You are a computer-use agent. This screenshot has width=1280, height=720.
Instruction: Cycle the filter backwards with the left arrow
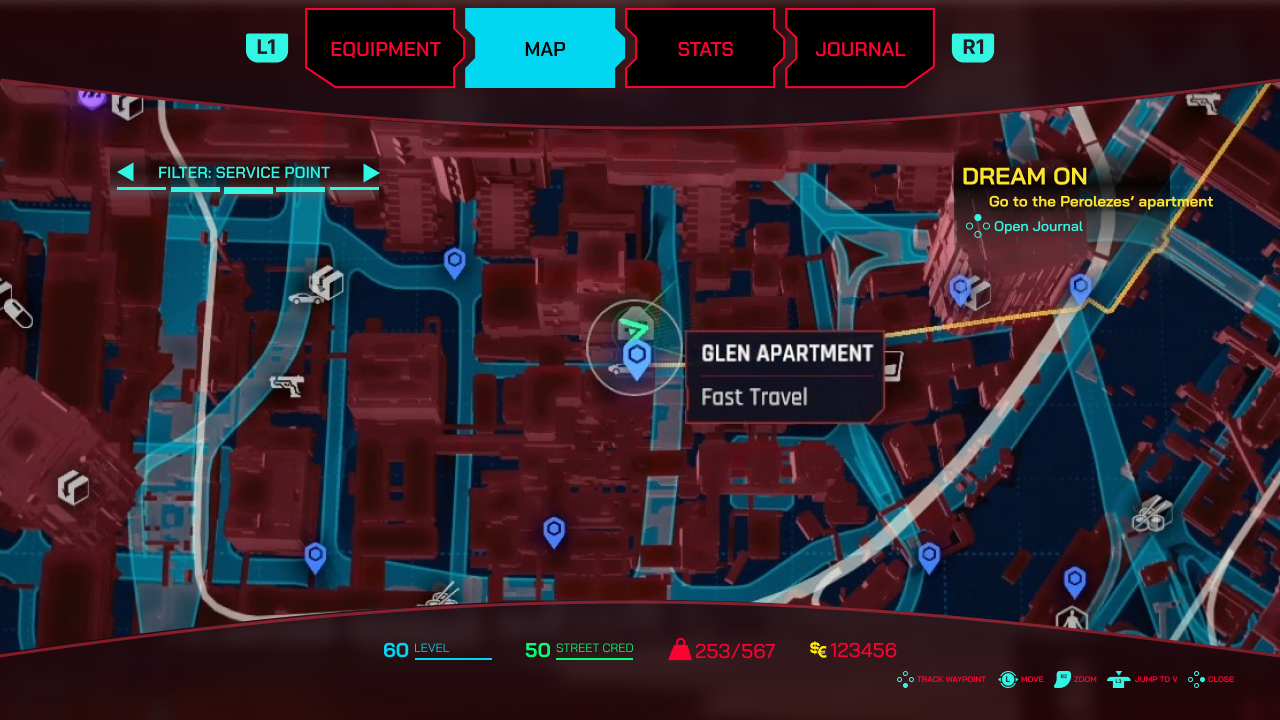click(x=126, y=172)
